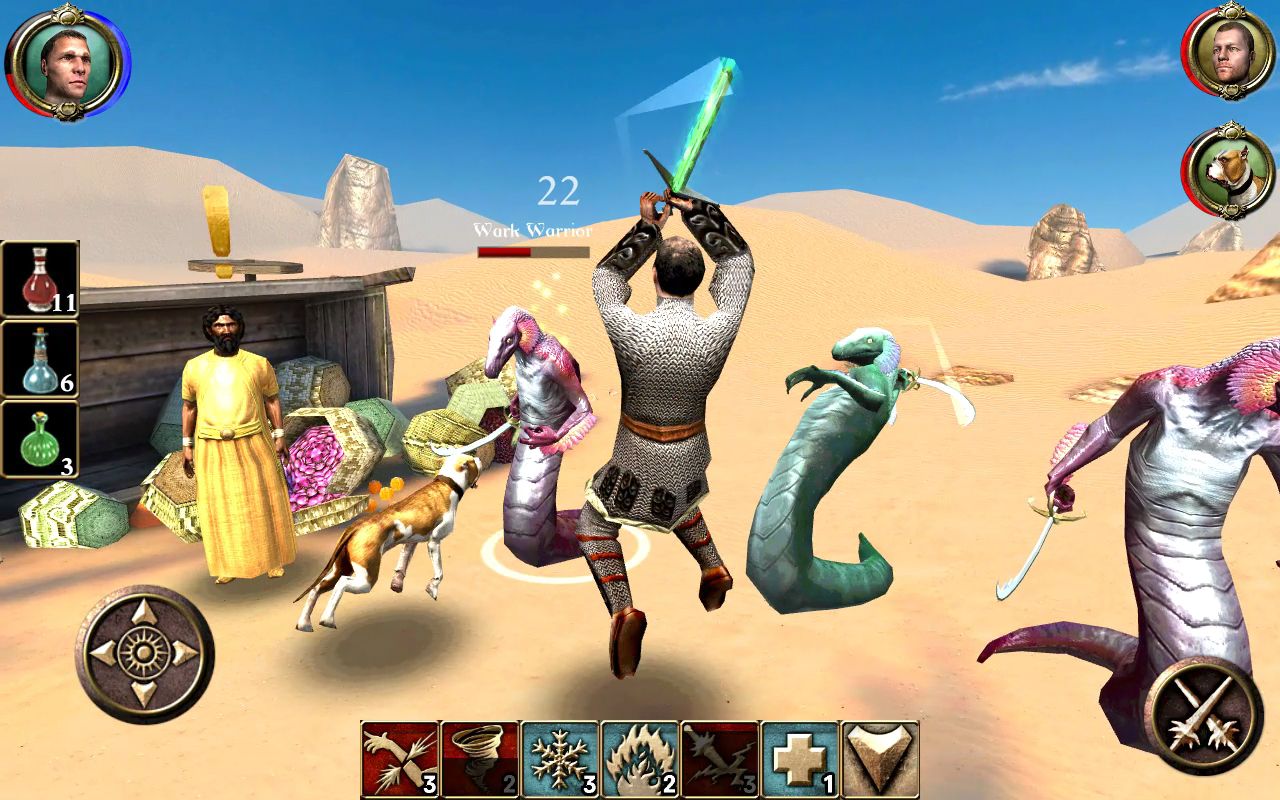Cast the snowflake frost spell
Image resolution: width=1280 pixels, height=800 pixels.
point(560,759)
